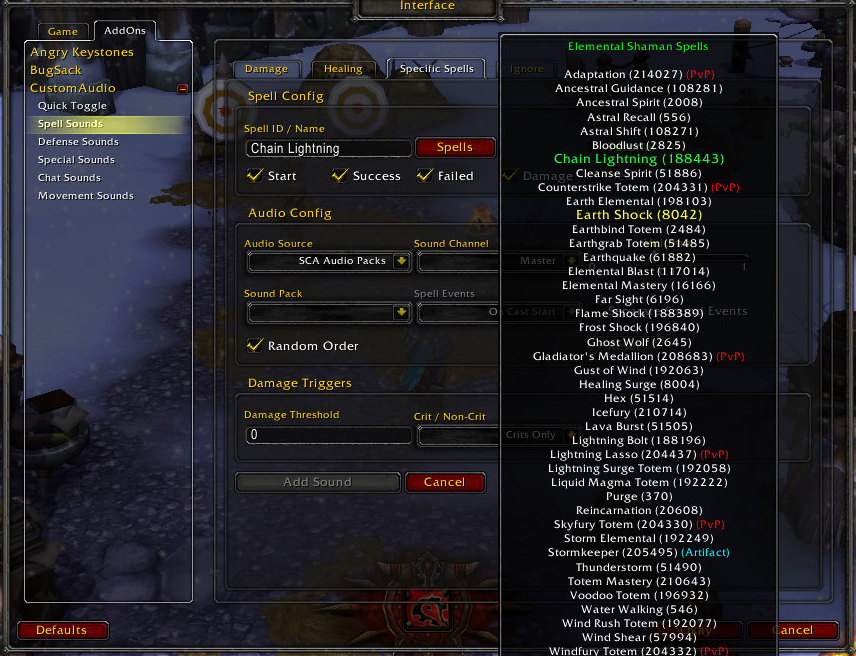This screenshot has width=856, height=656.
Task: Pick Lava Burst in the spell list
Action: tap(637, 426)
